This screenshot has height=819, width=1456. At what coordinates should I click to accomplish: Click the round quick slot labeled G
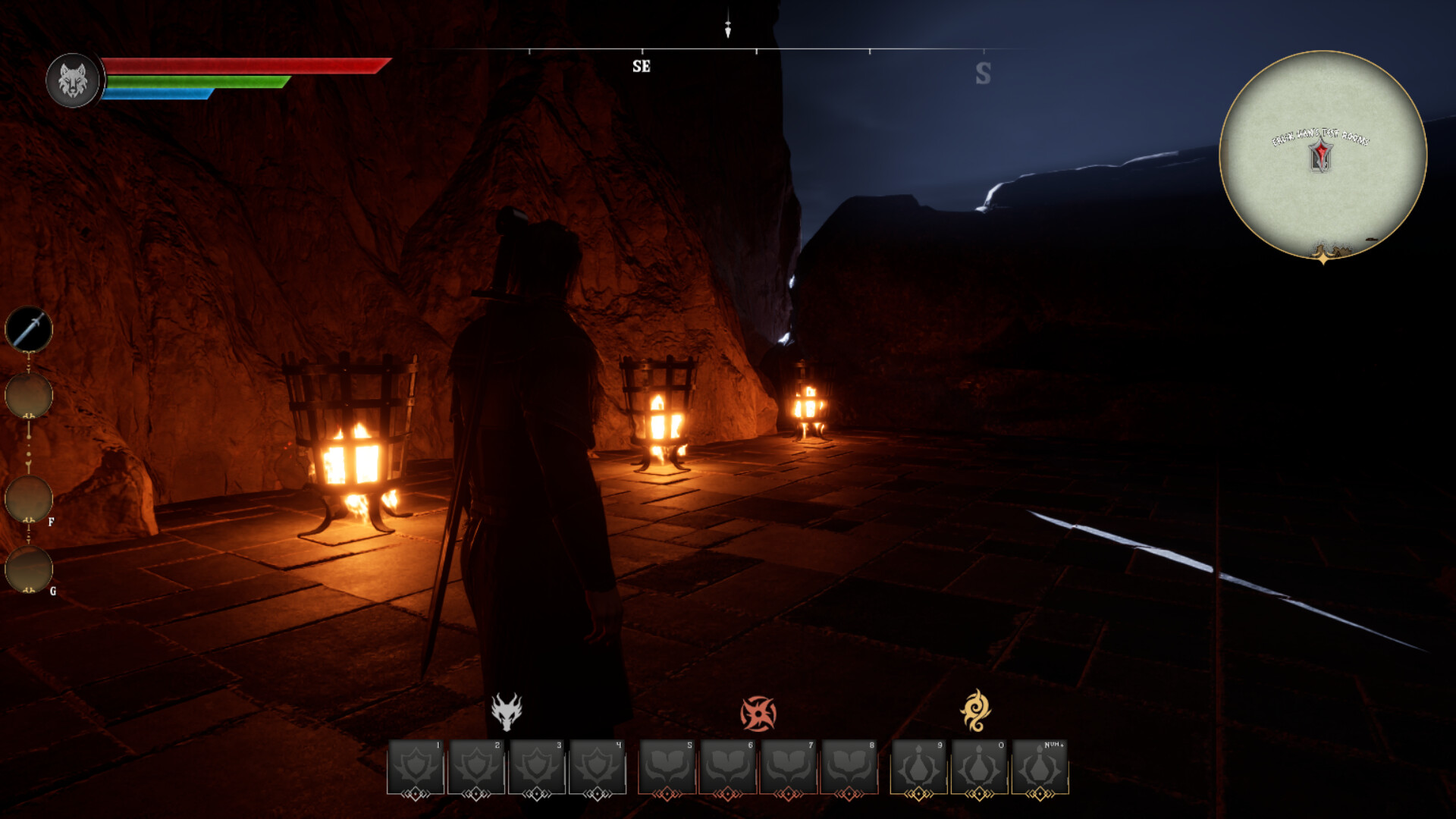click(29, 569)
